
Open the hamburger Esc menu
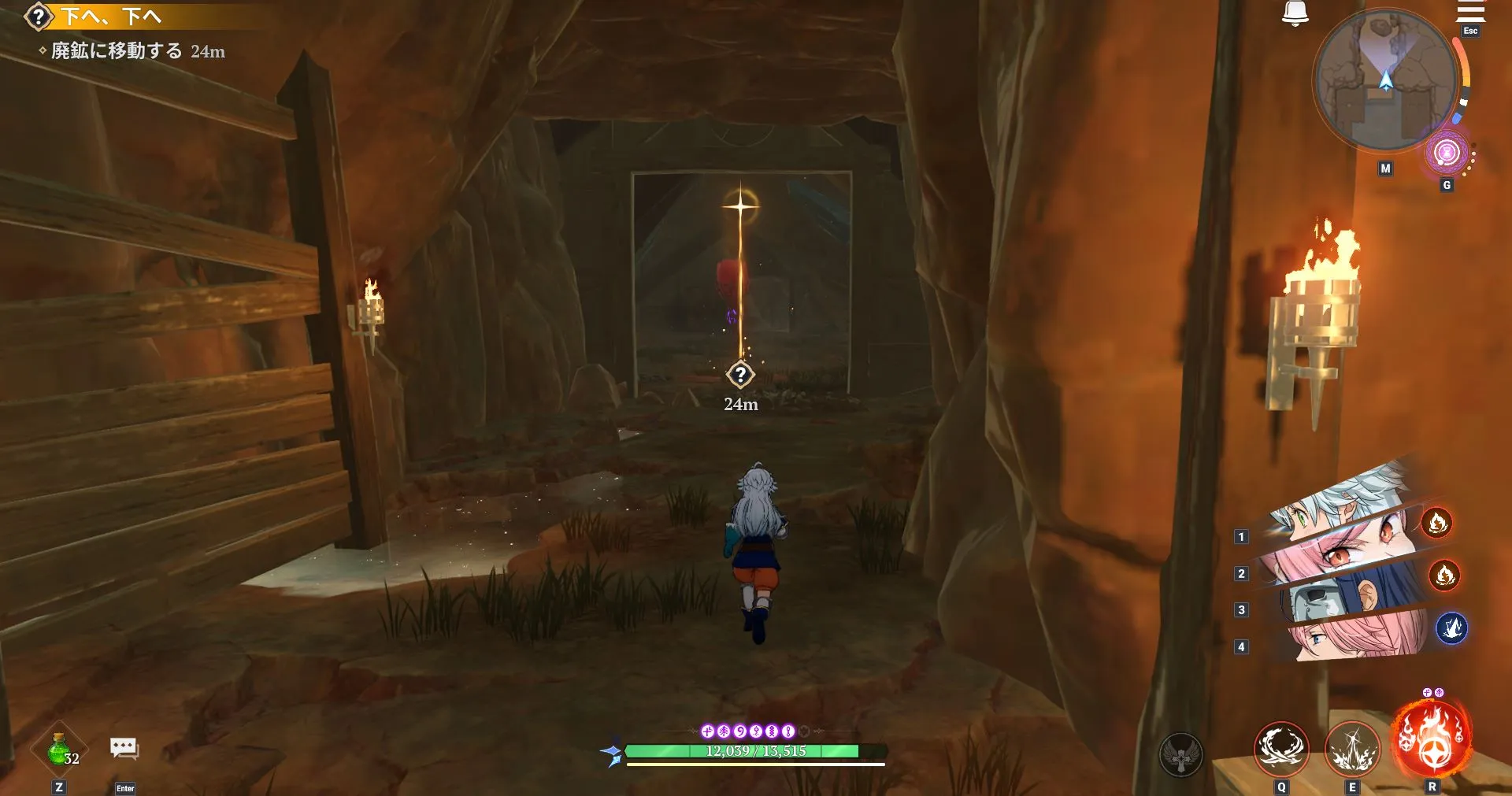tap(1471, 12)
